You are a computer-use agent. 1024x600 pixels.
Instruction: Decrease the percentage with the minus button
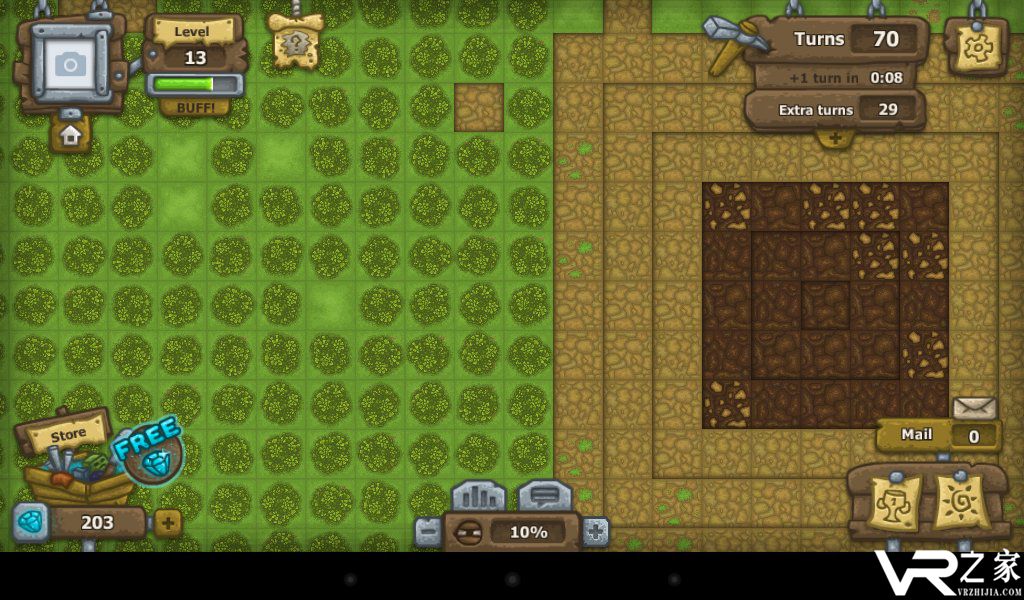428,532
